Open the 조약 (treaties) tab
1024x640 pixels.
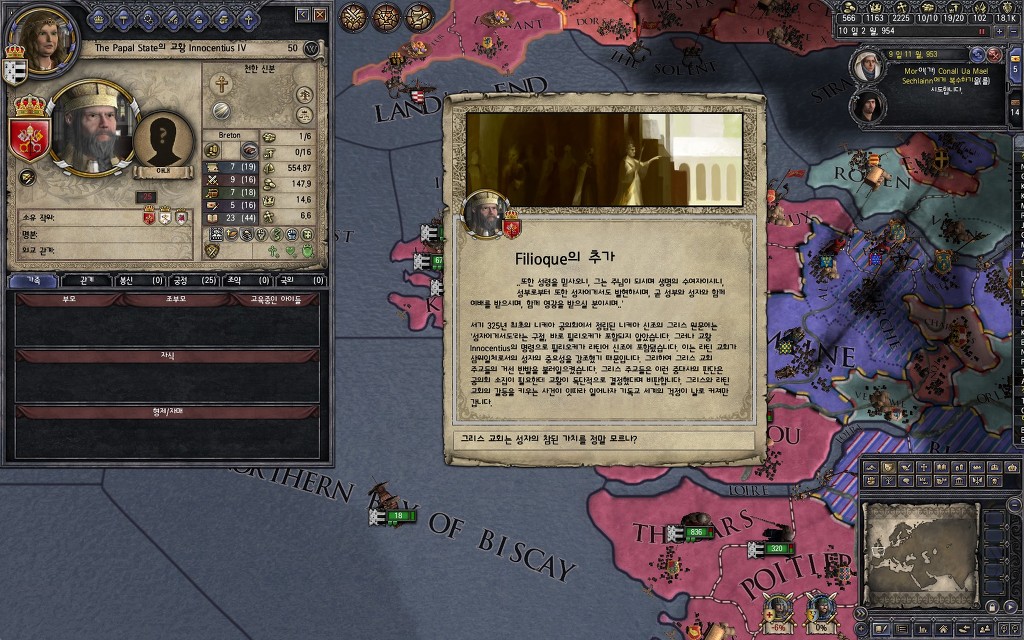[248, 281]
